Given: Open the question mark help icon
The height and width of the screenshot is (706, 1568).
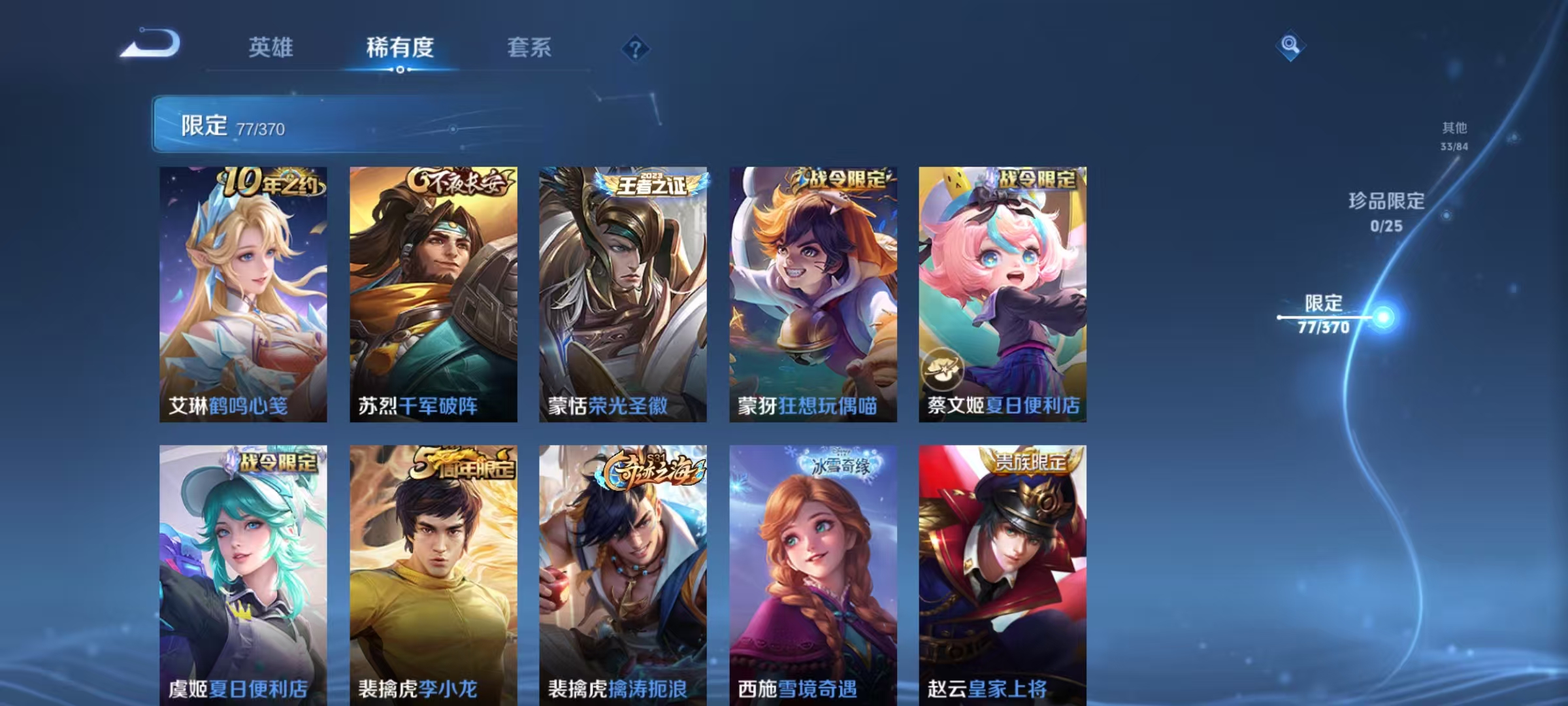Looking at the screenshot, I should 634,47.
